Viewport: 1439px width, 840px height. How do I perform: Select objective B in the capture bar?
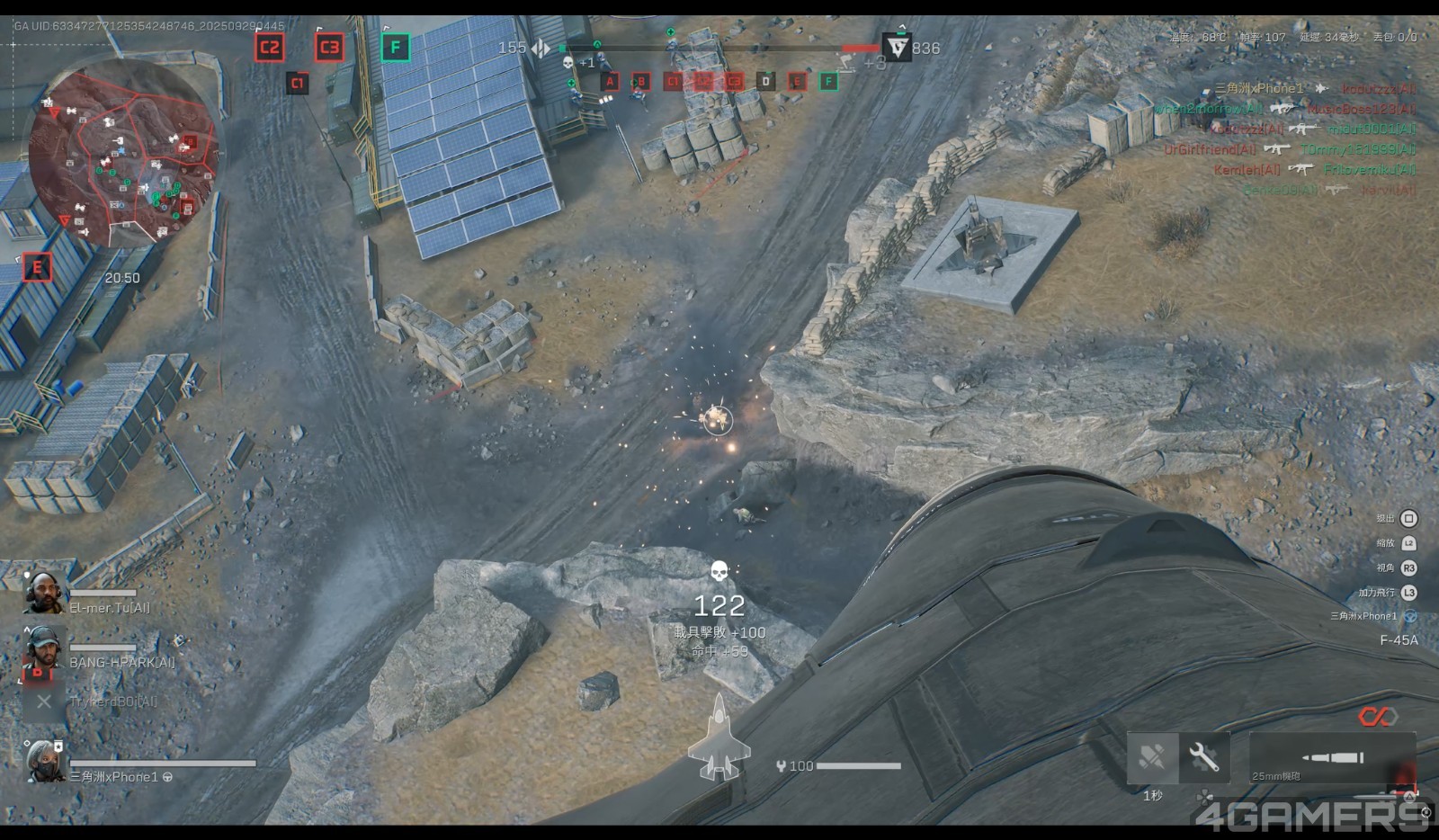[640, 82]
